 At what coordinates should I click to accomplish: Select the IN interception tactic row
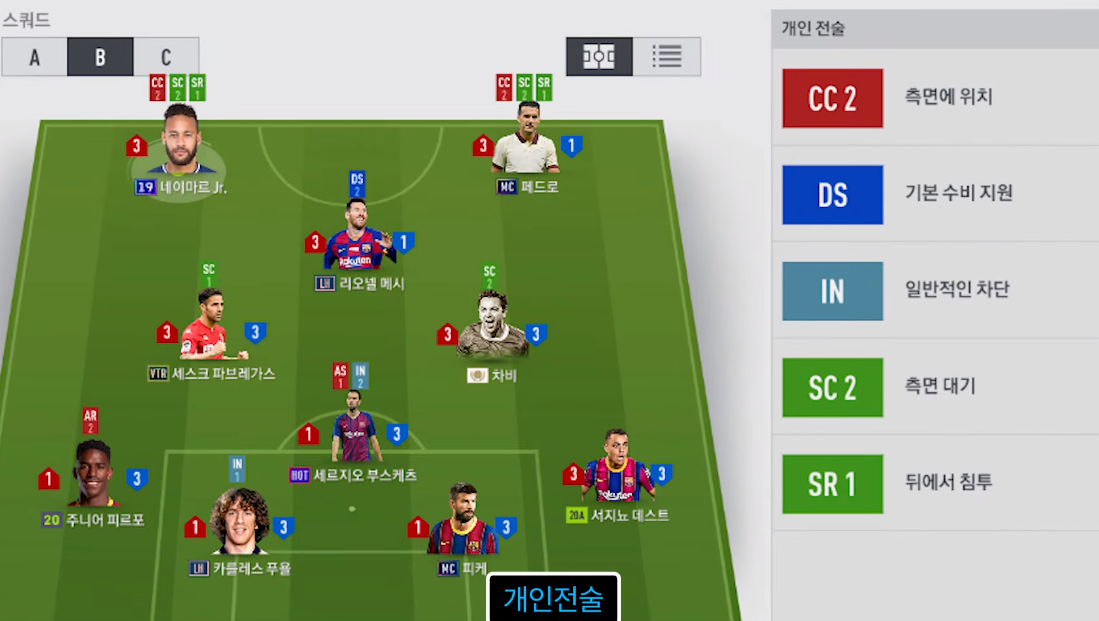pyautogui.click(x=935, y=290)
